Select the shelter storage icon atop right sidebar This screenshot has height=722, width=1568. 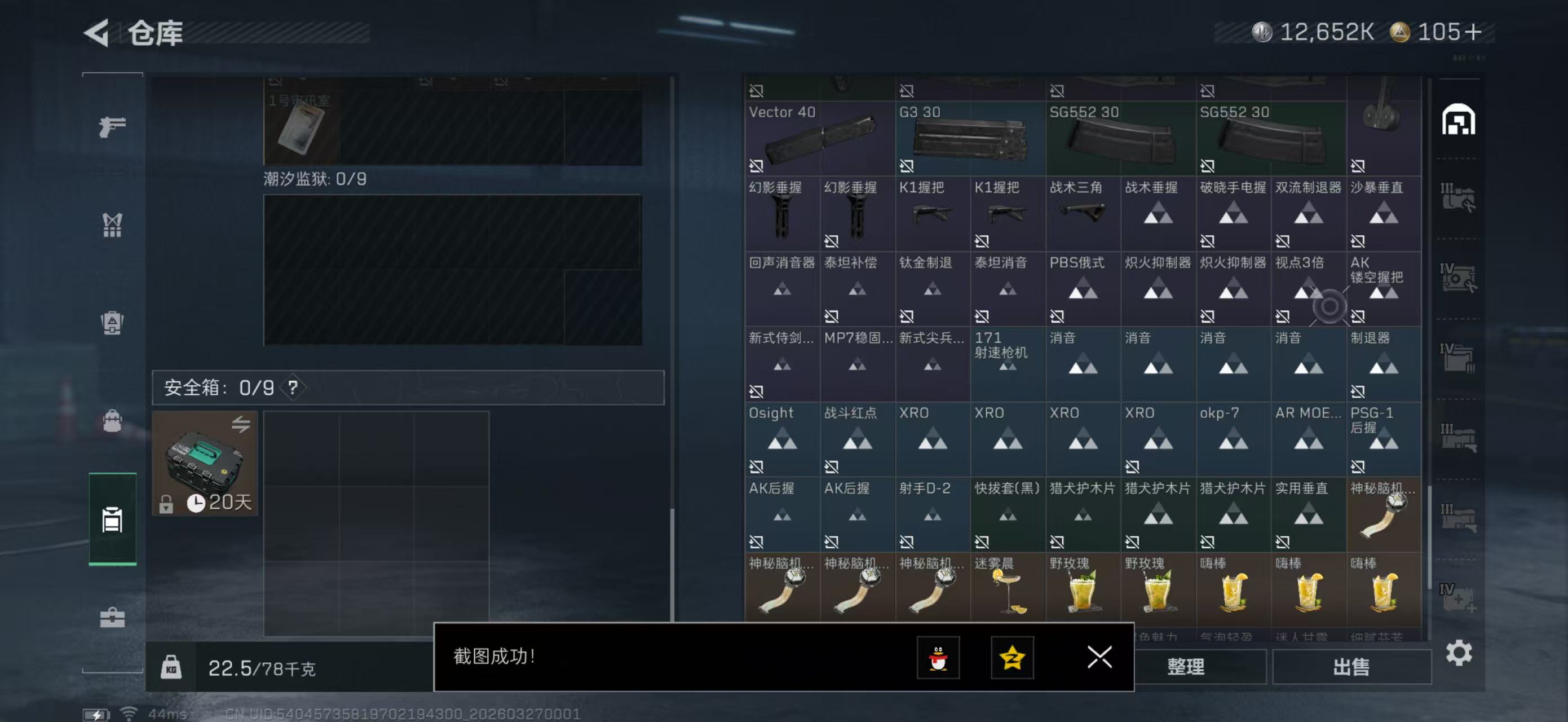tap(1460, 120)
